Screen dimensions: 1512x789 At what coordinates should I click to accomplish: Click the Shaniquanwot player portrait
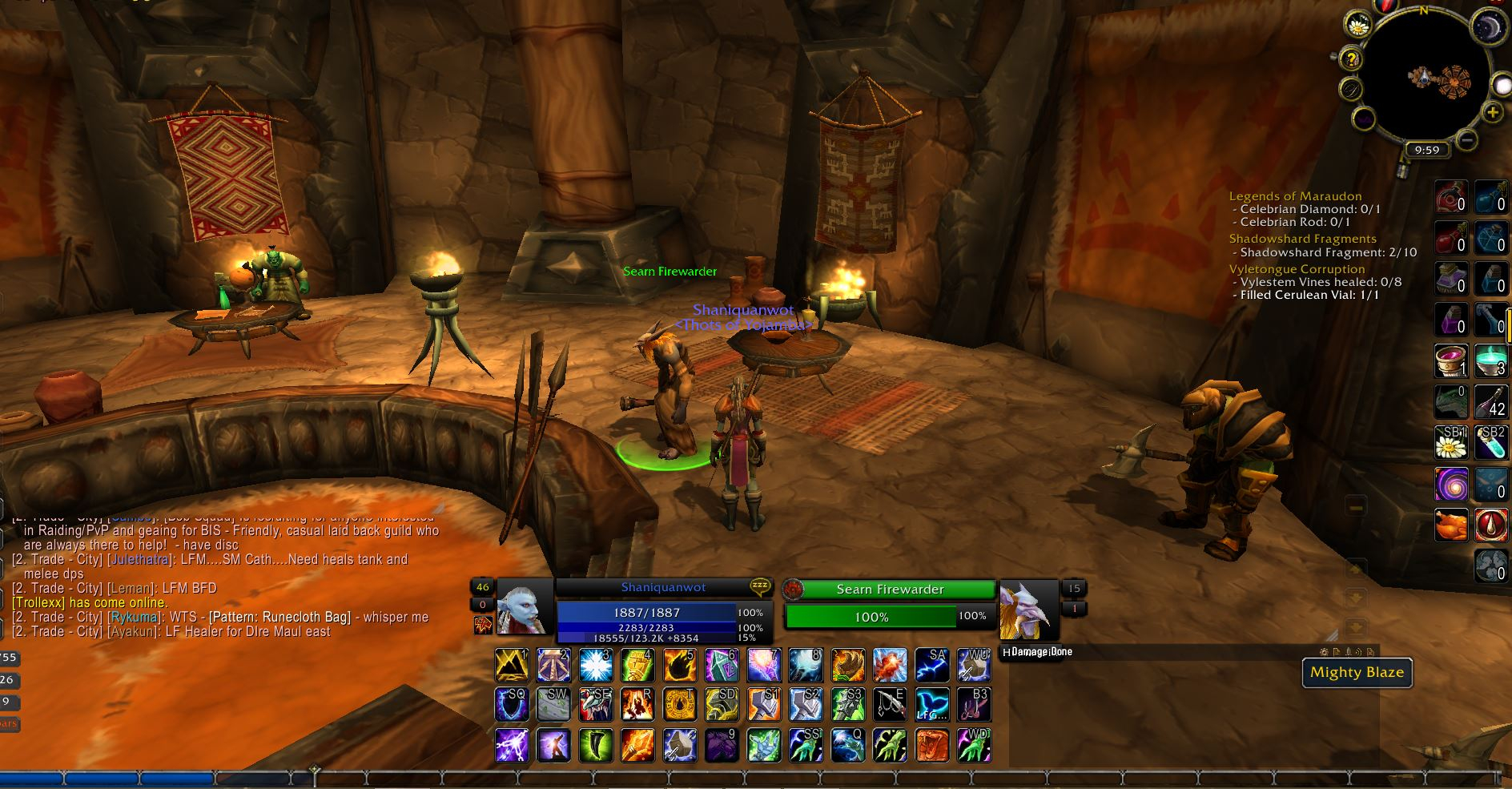click(524, 607)
